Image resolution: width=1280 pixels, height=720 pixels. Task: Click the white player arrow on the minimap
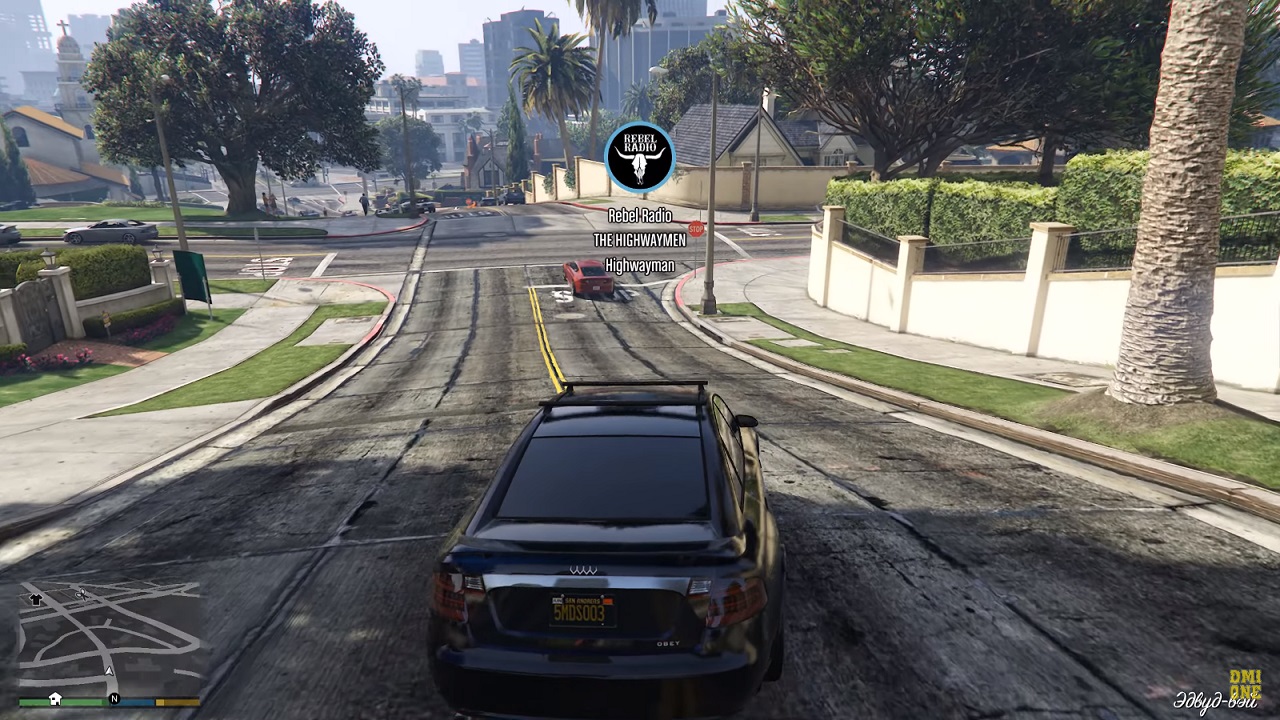[x=109, y=671]
